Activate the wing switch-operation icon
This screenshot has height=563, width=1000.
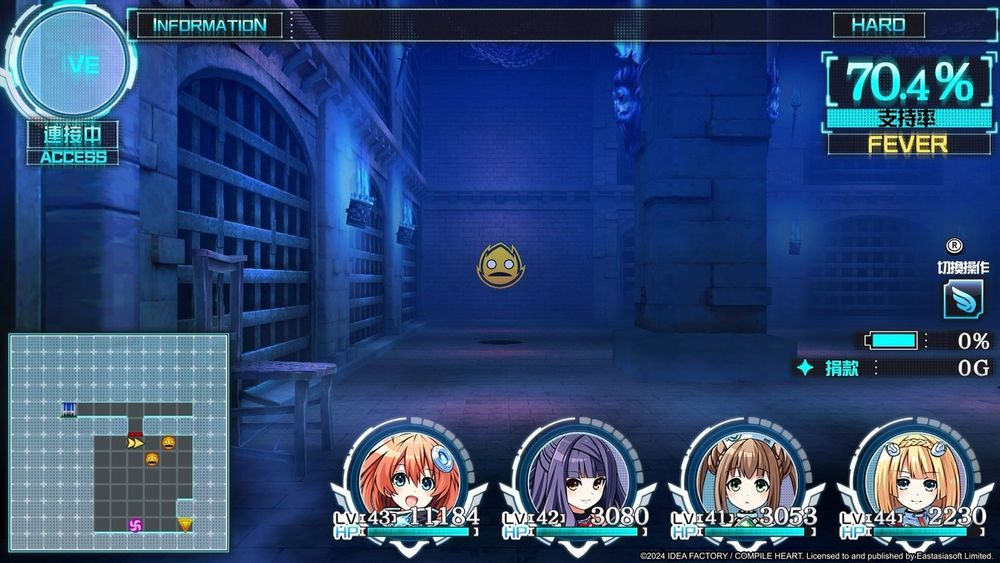click(x=962, y=298)
